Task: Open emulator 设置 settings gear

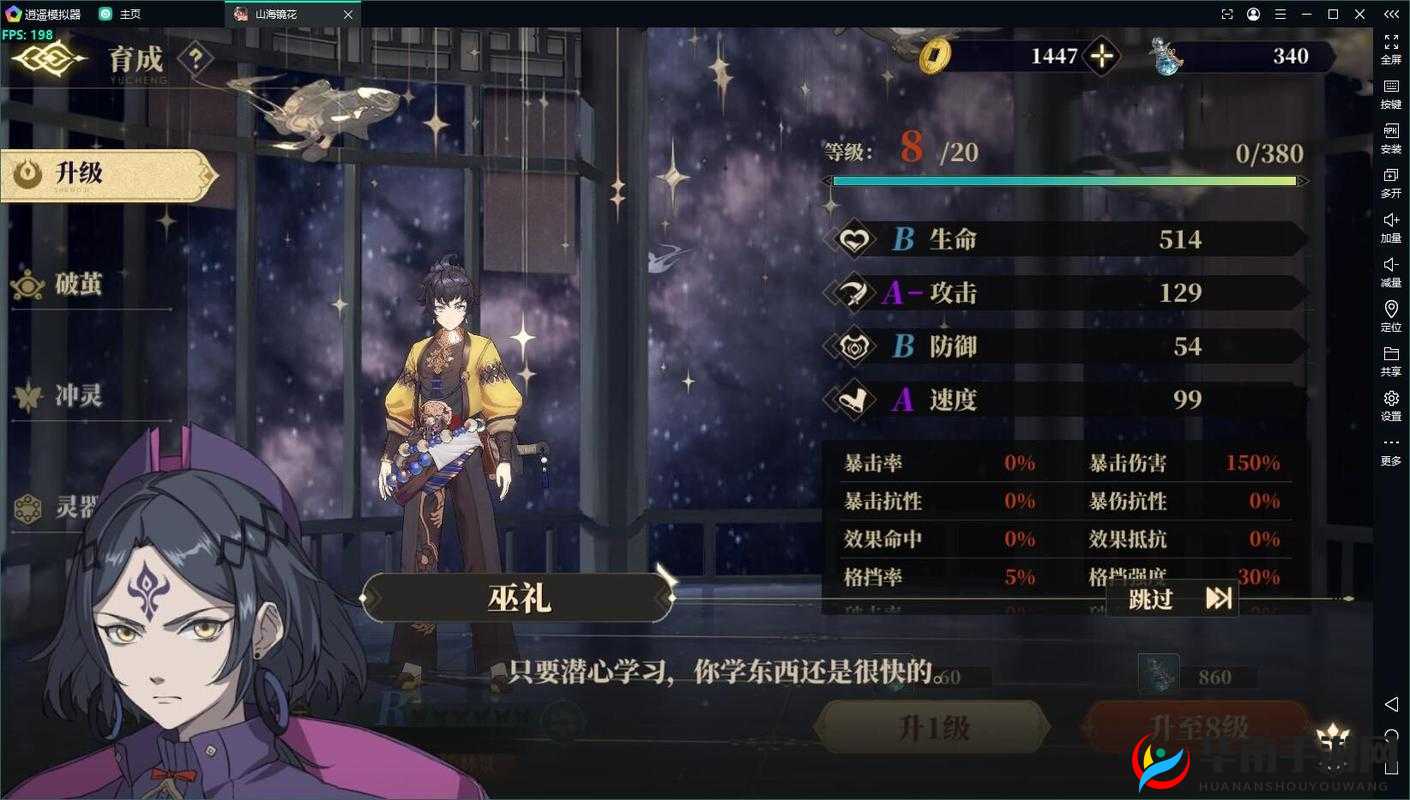Action: tap(1391, 396)
